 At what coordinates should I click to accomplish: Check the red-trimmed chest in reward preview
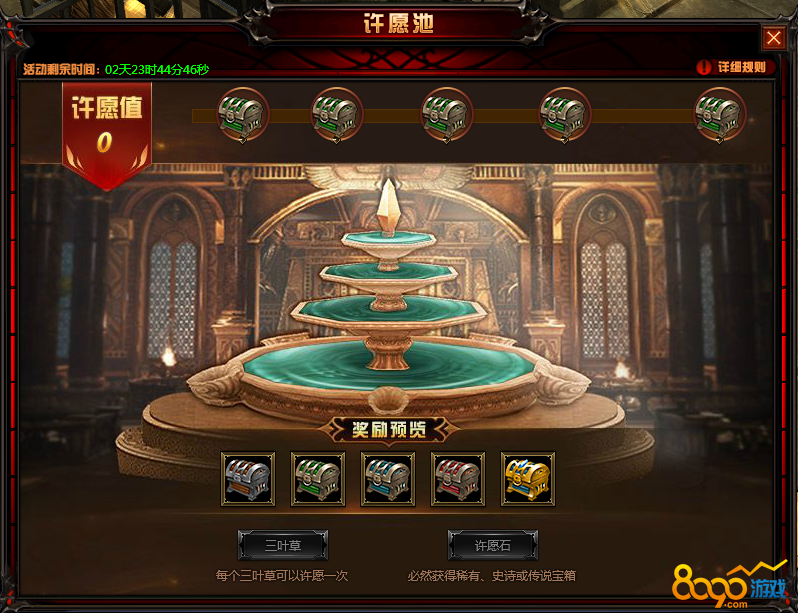pos(458,479)
